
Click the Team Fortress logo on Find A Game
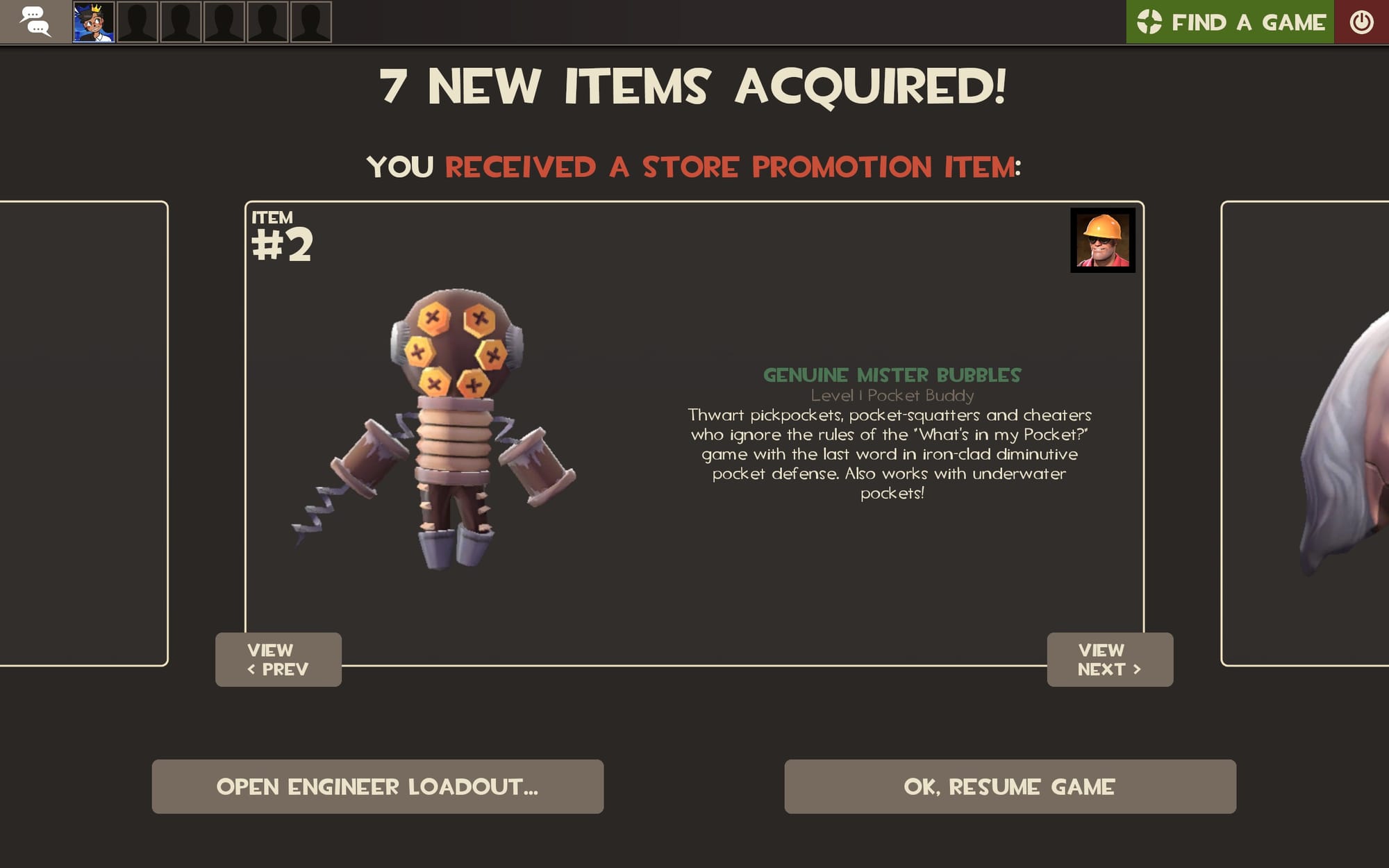tap(1151, 22)
